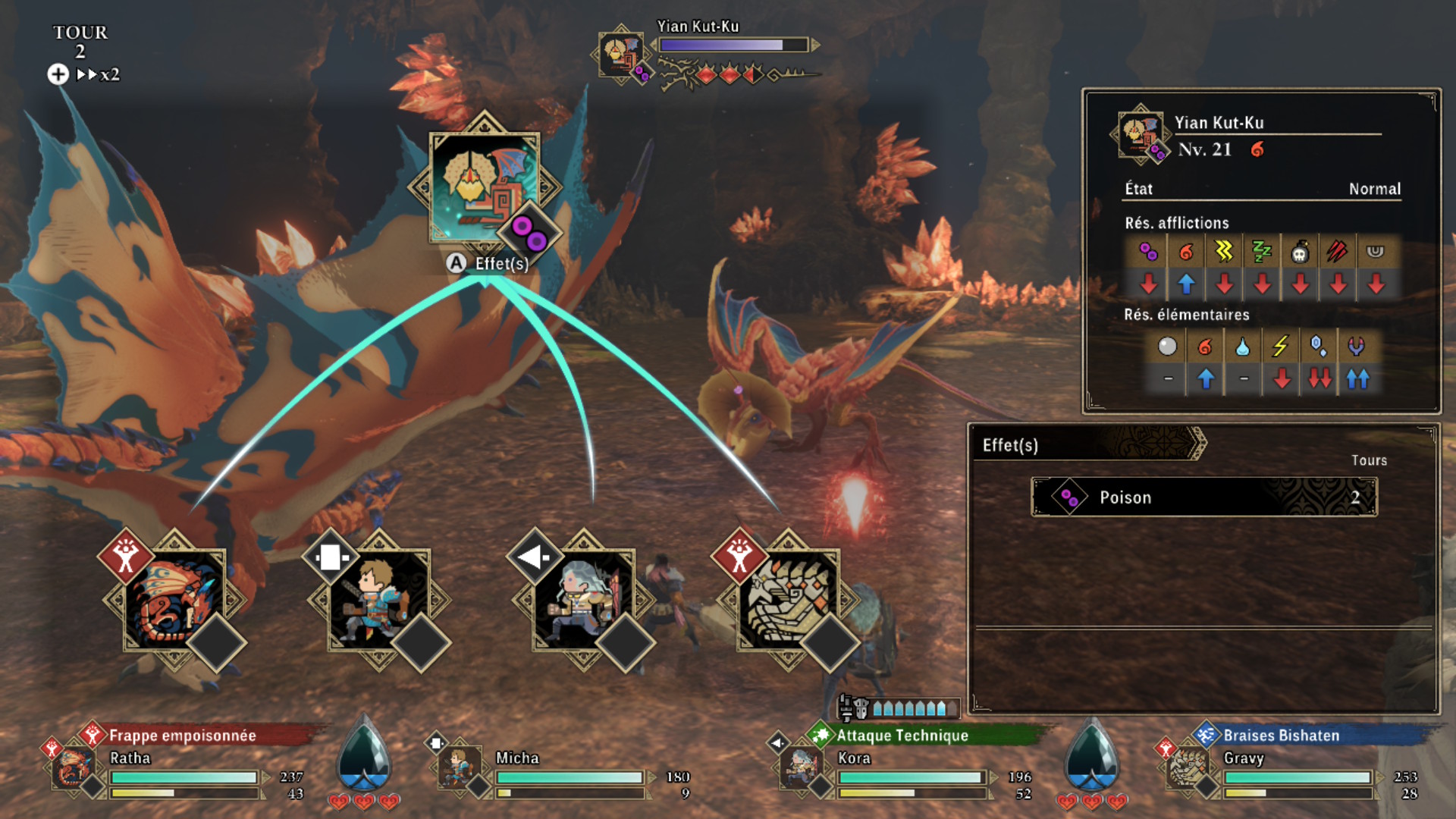
Task: Pick Kora's action portrait tile
Action: tap(584, 599)
